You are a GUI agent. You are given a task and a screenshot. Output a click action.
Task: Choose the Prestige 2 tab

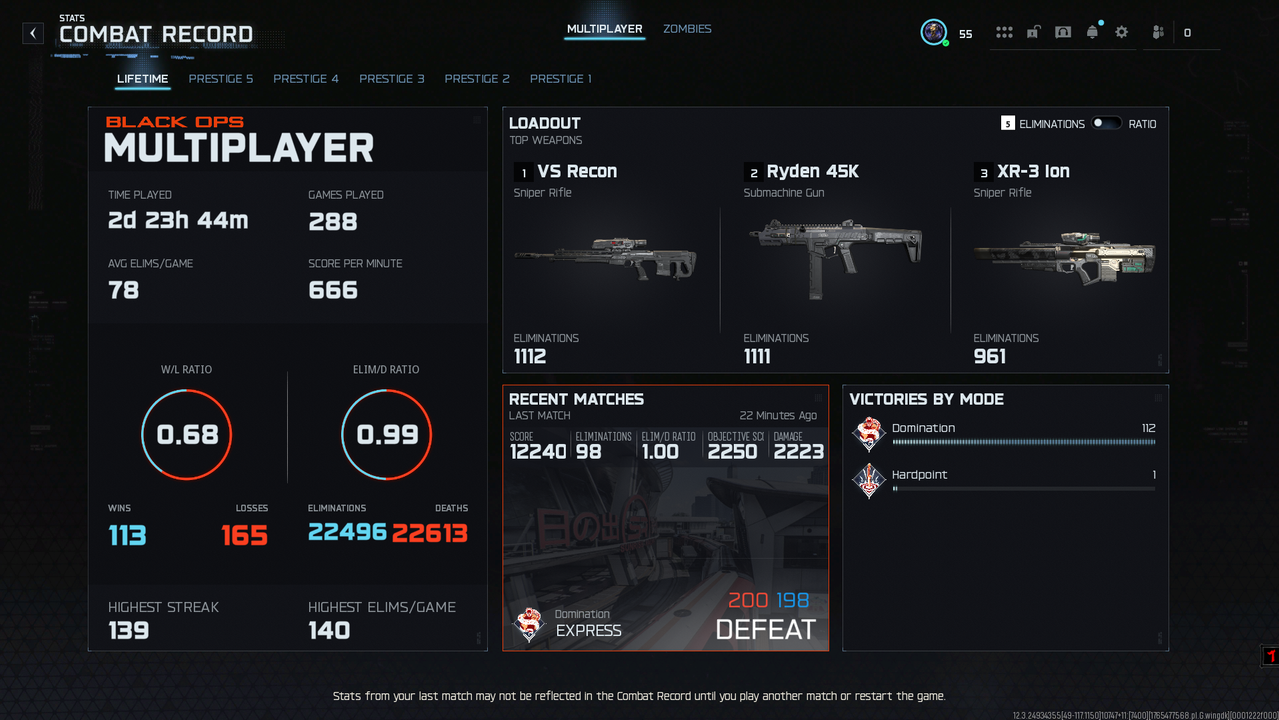click(477, 79)
